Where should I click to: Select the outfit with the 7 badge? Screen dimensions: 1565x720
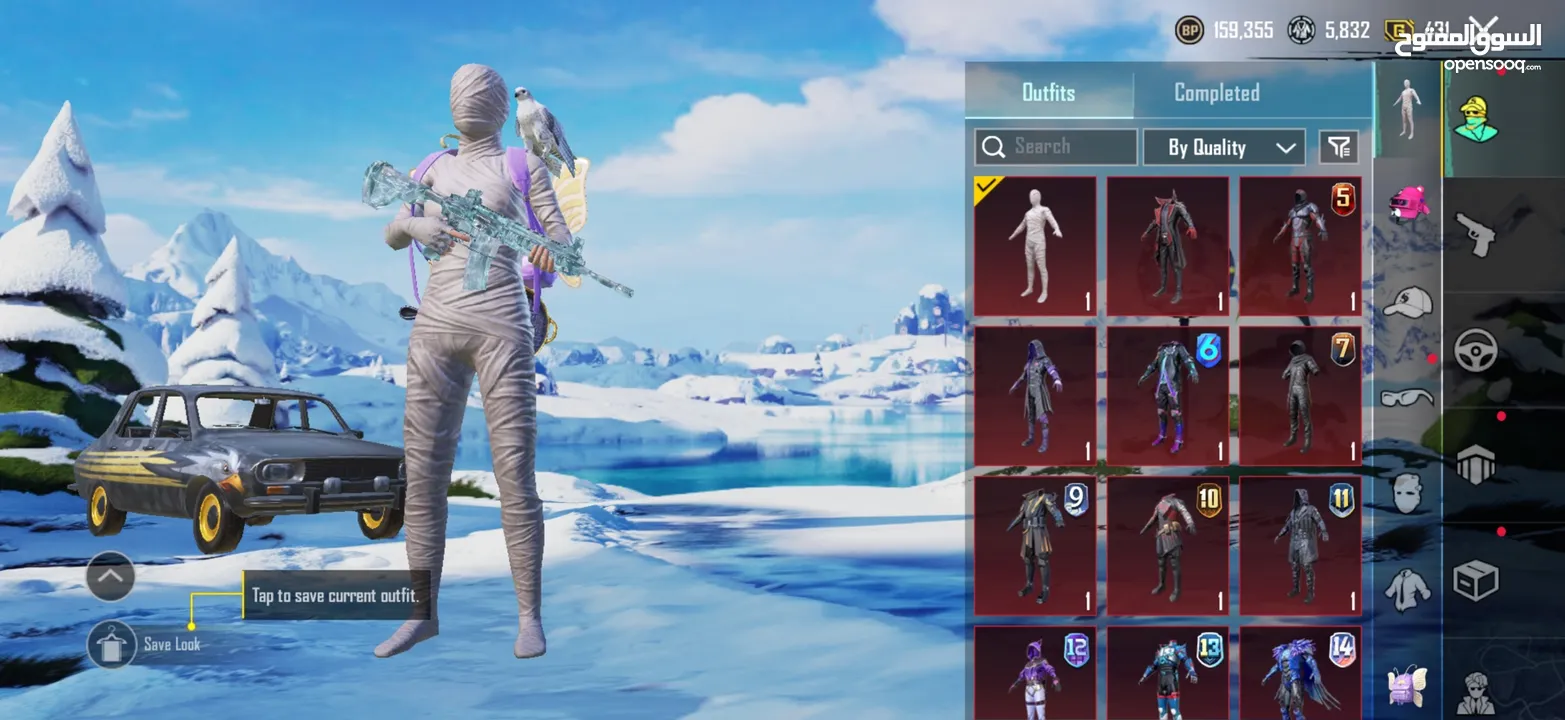(1300, 395)
